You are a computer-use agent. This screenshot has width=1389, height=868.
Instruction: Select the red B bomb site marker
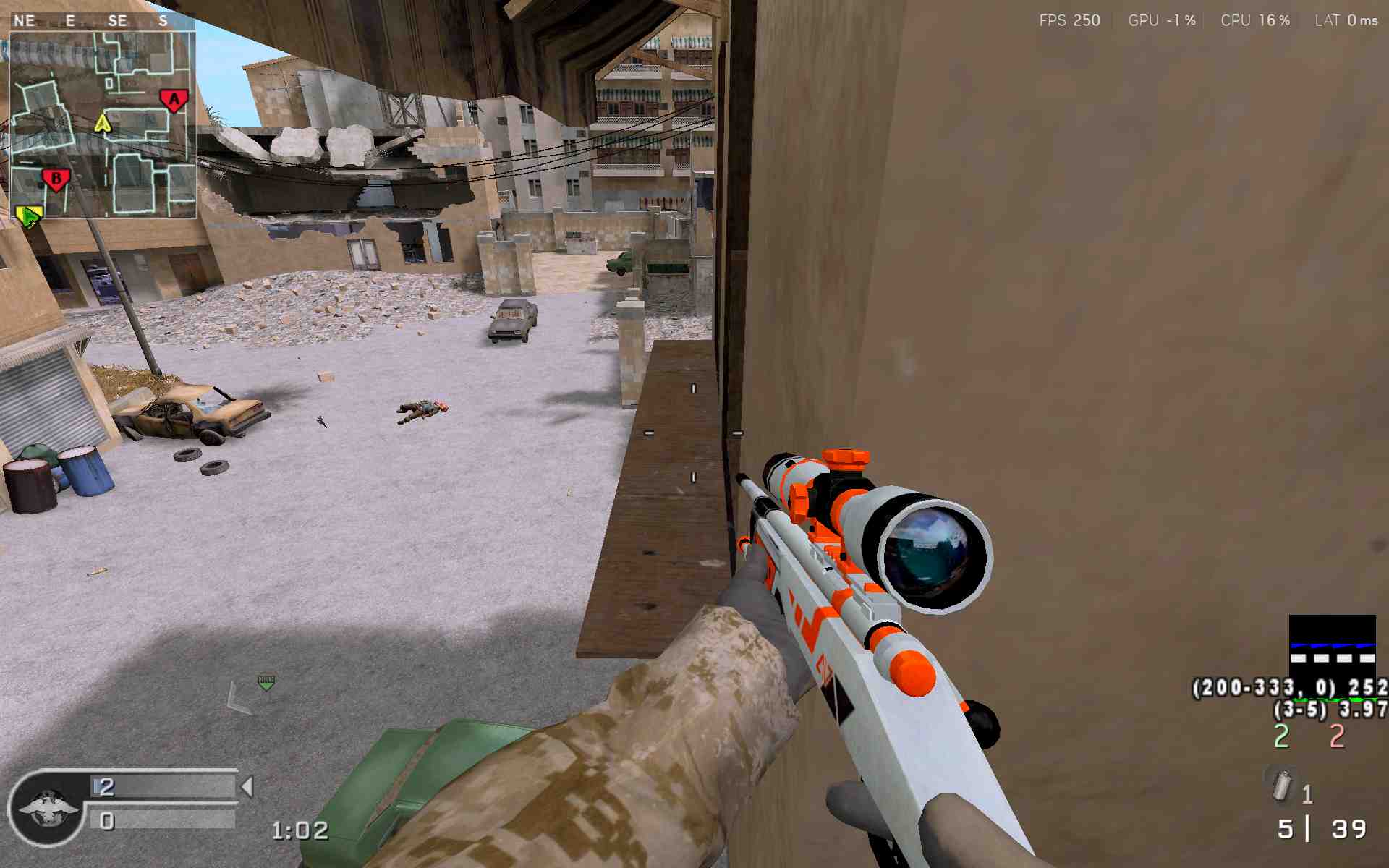point(56,179)
